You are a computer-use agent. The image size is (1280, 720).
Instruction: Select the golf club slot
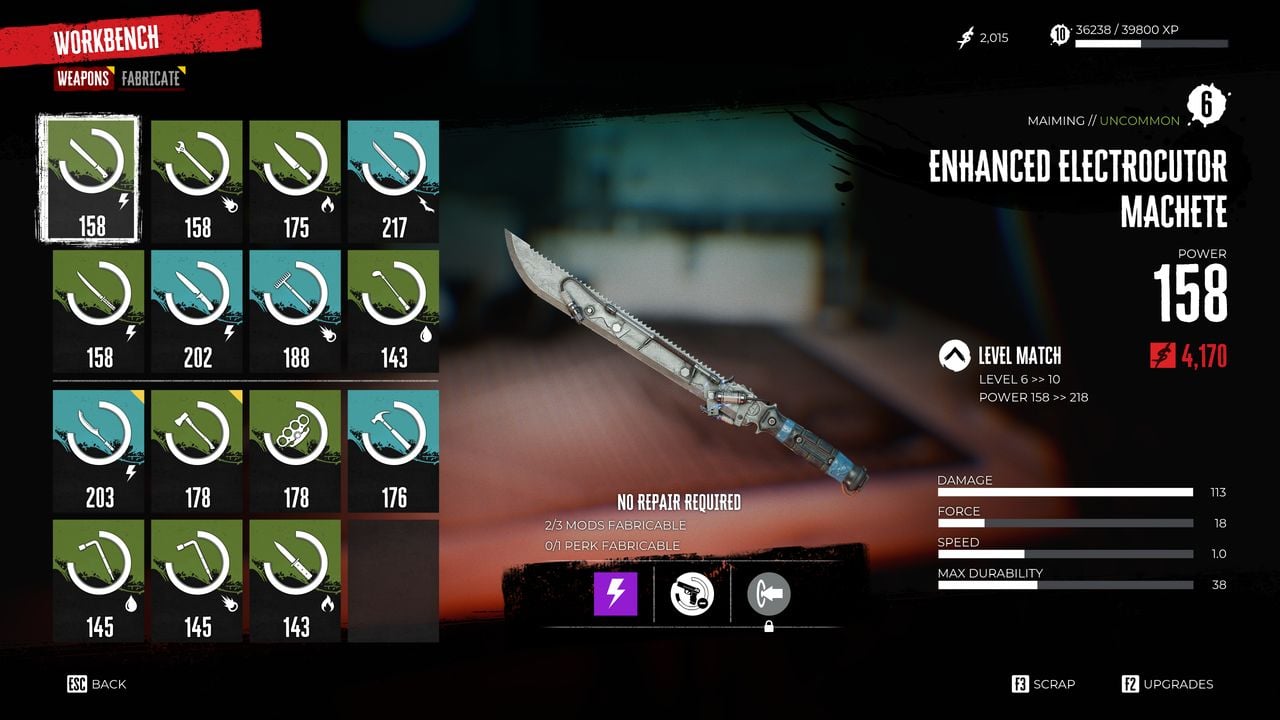click(x=393, y=310)
